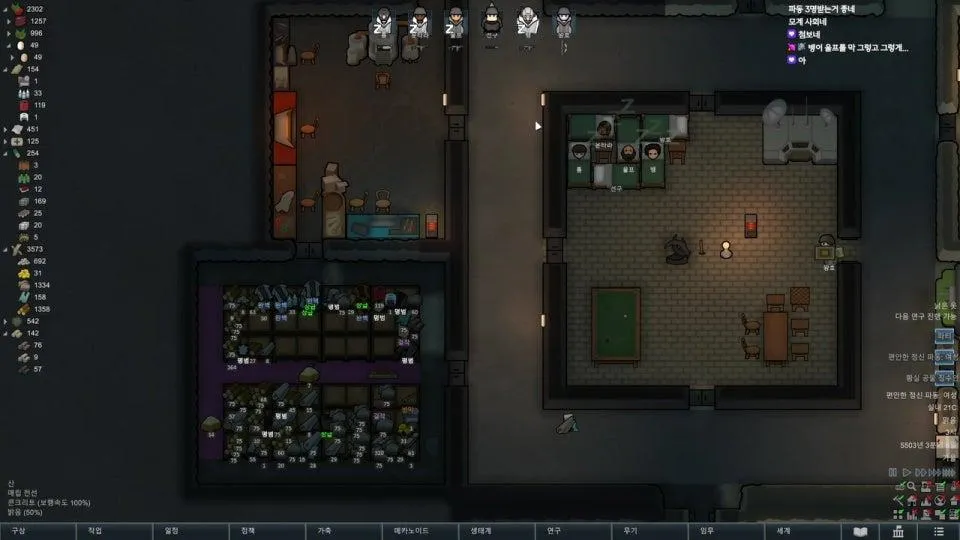Set game speed to normal play

pyautogui.click(x=905, y=472)
